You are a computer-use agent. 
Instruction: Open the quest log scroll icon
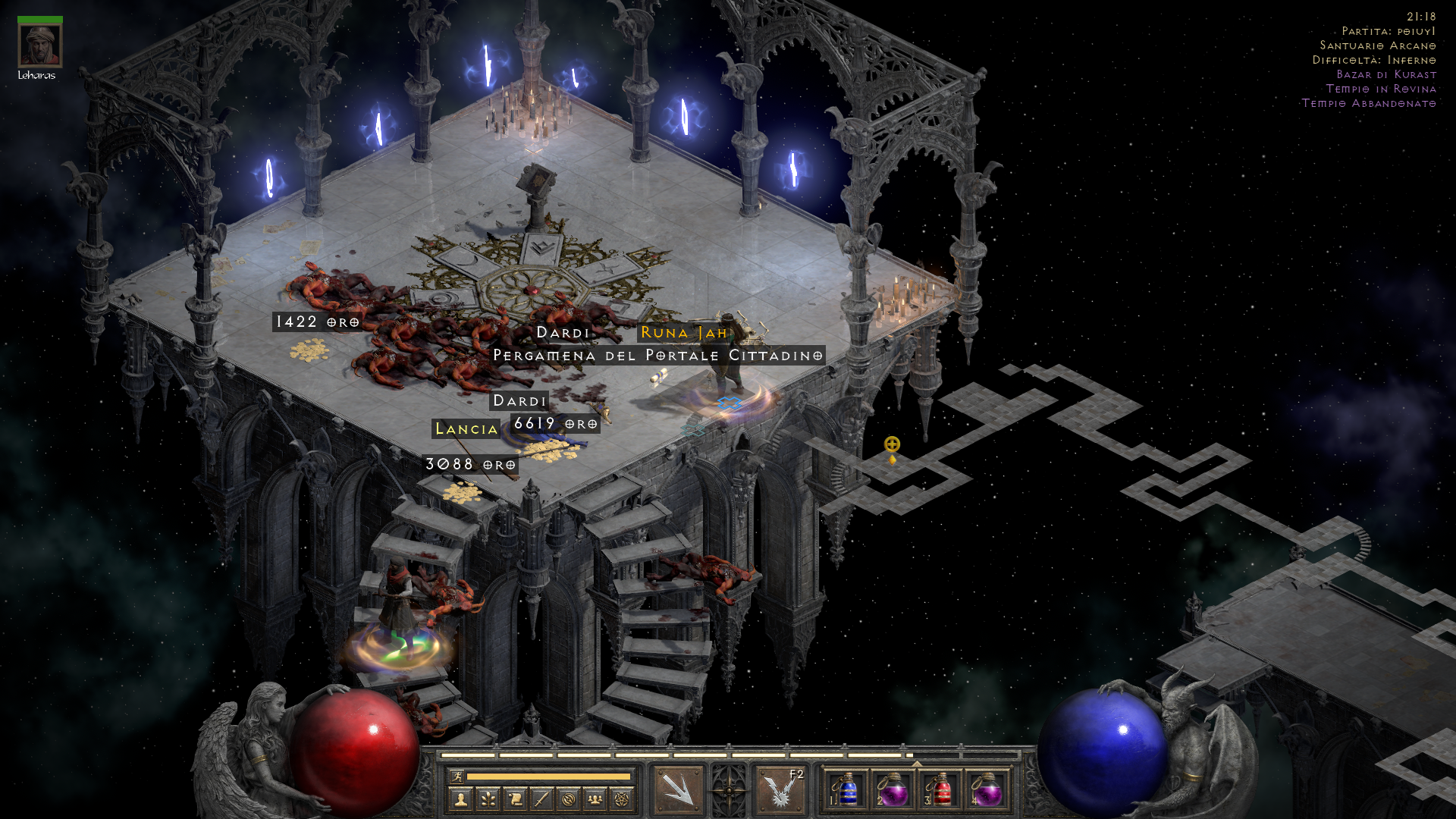(515, 799)
